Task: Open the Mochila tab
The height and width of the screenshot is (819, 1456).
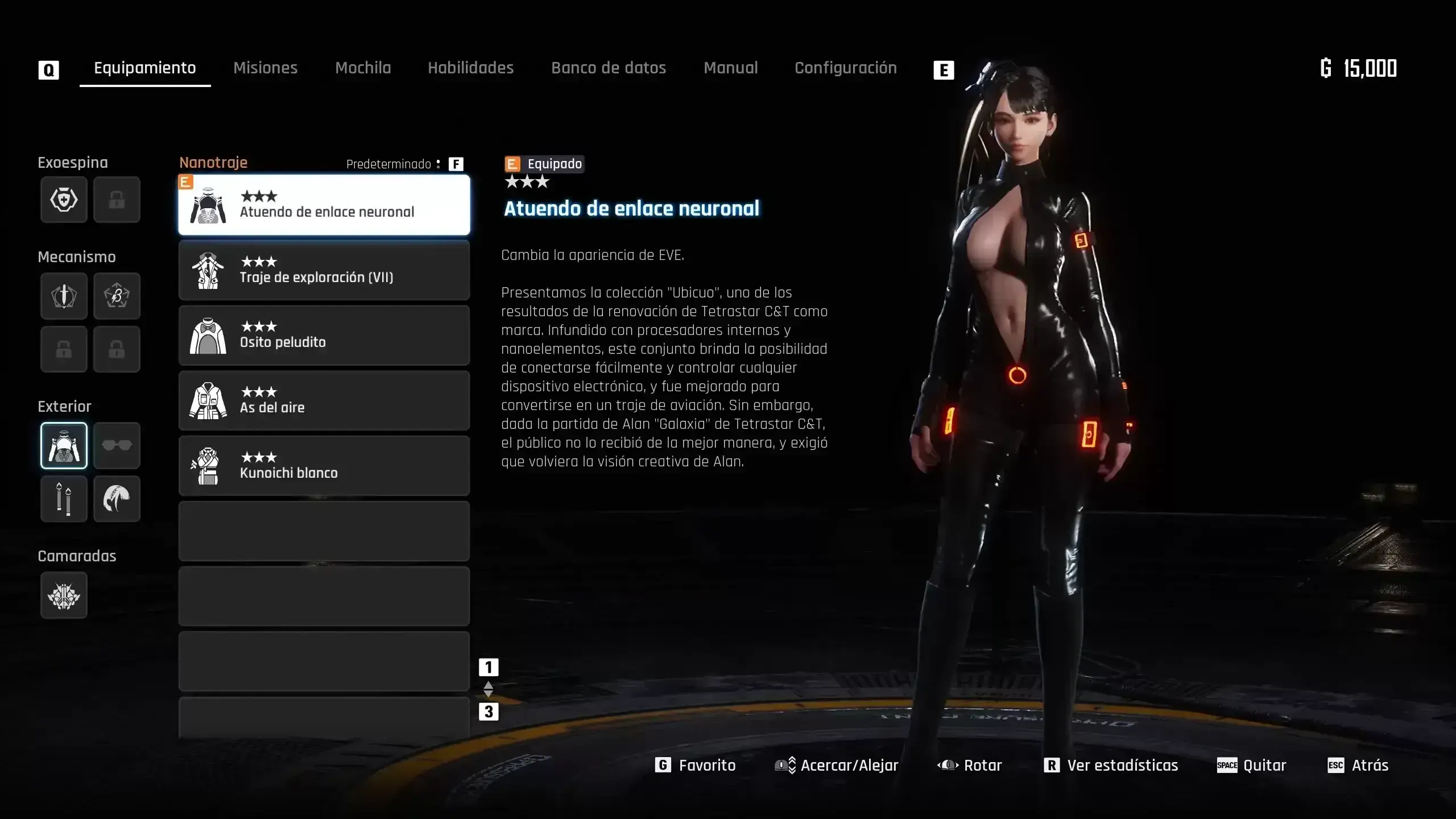Action: tap(363, 68)
